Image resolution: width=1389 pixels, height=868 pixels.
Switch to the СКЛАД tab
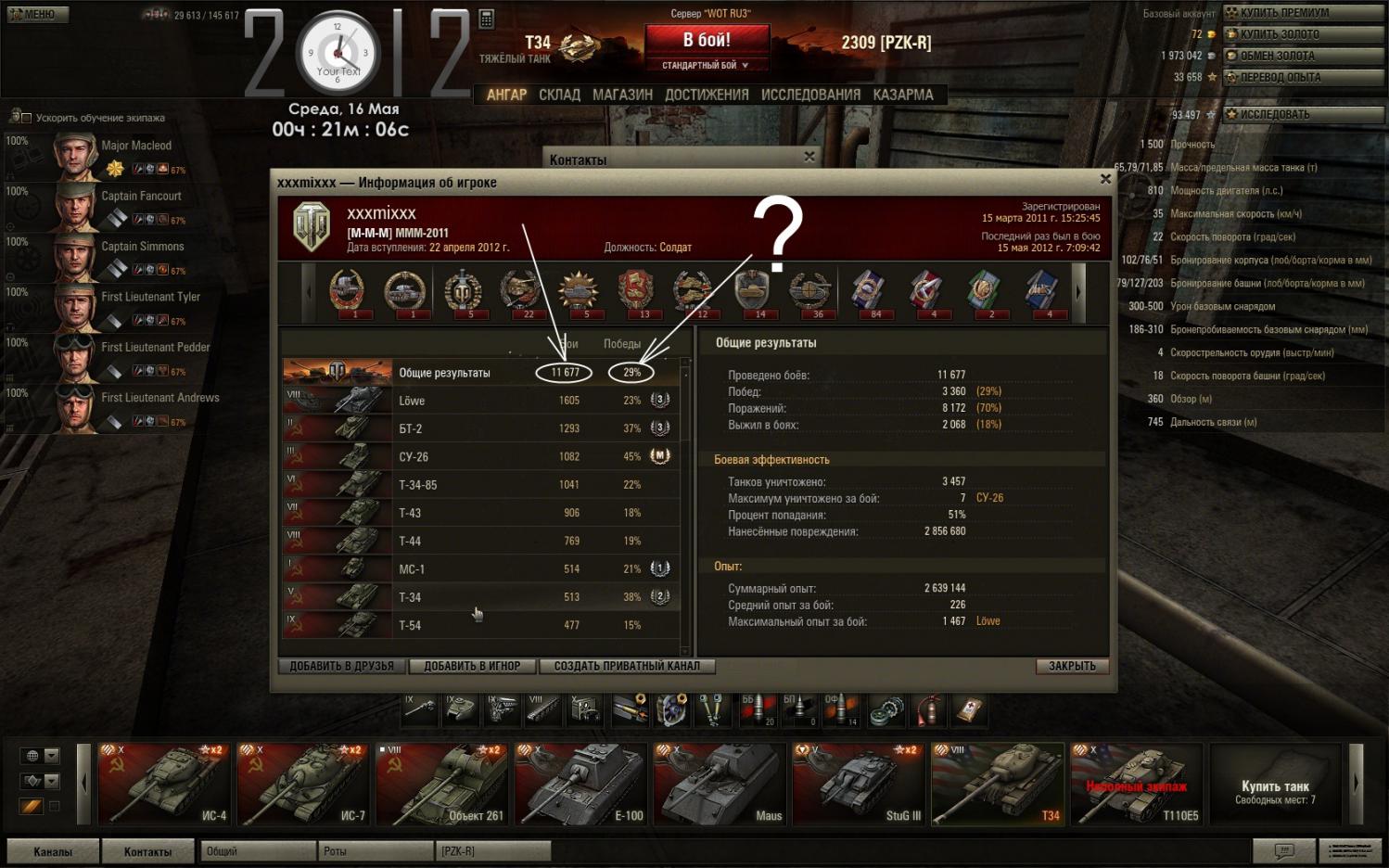pyautogui.click(x=559, y=95)
